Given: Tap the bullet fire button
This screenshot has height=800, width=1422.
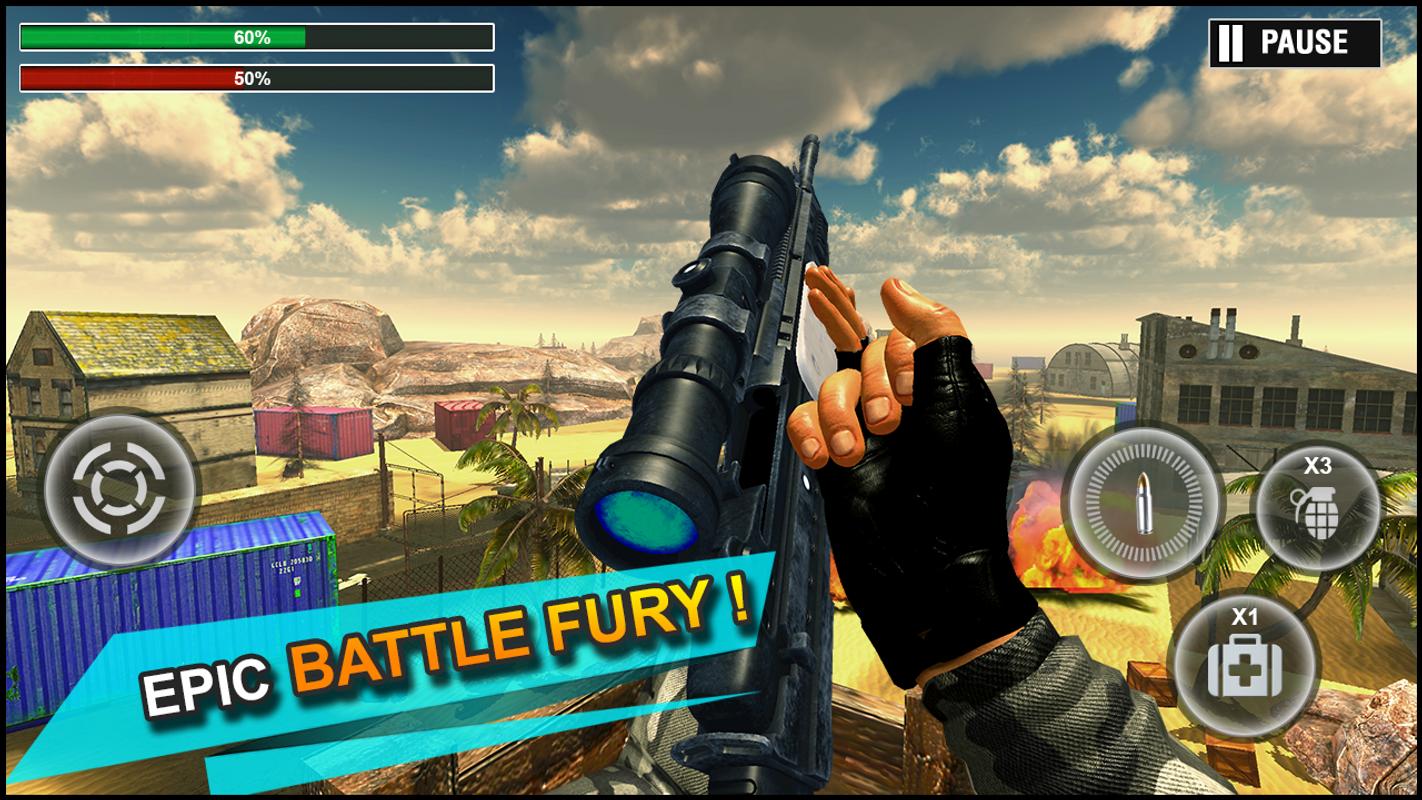Looking at the screenshot, I should pos(1143,503).
